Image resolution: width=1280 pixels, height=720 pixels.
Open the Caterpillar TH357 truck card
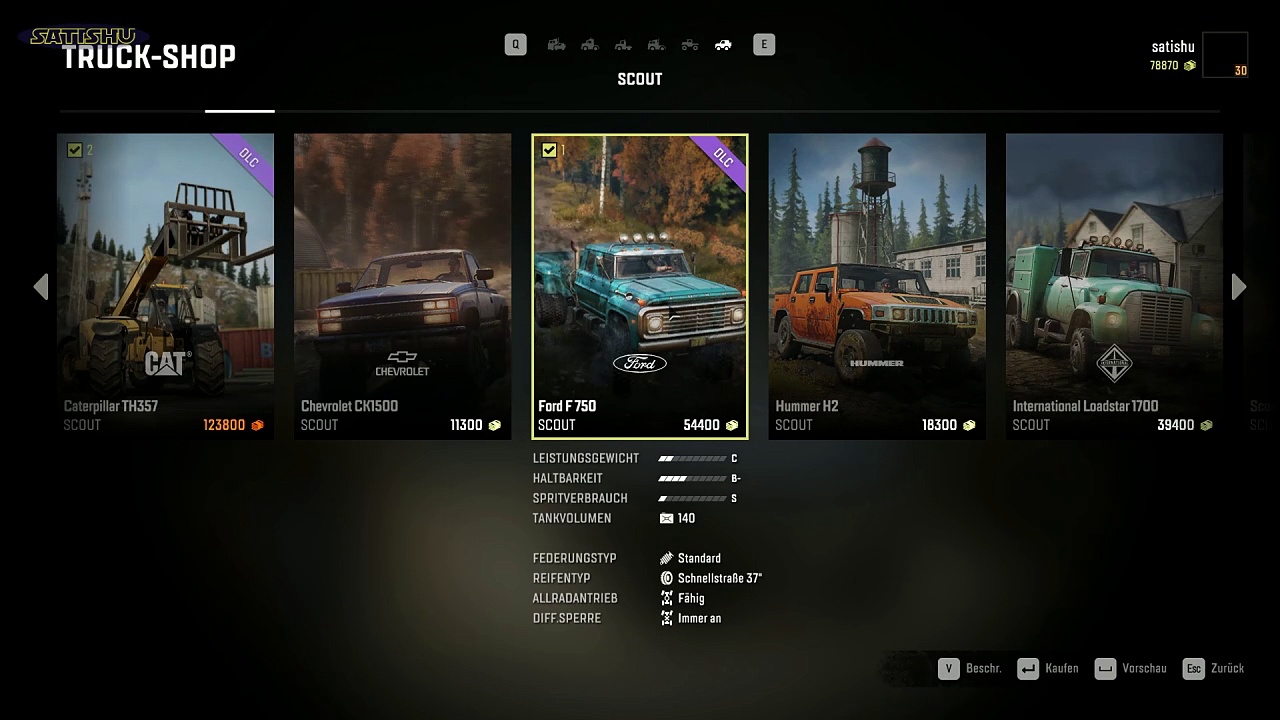click(x=165, y=286)
